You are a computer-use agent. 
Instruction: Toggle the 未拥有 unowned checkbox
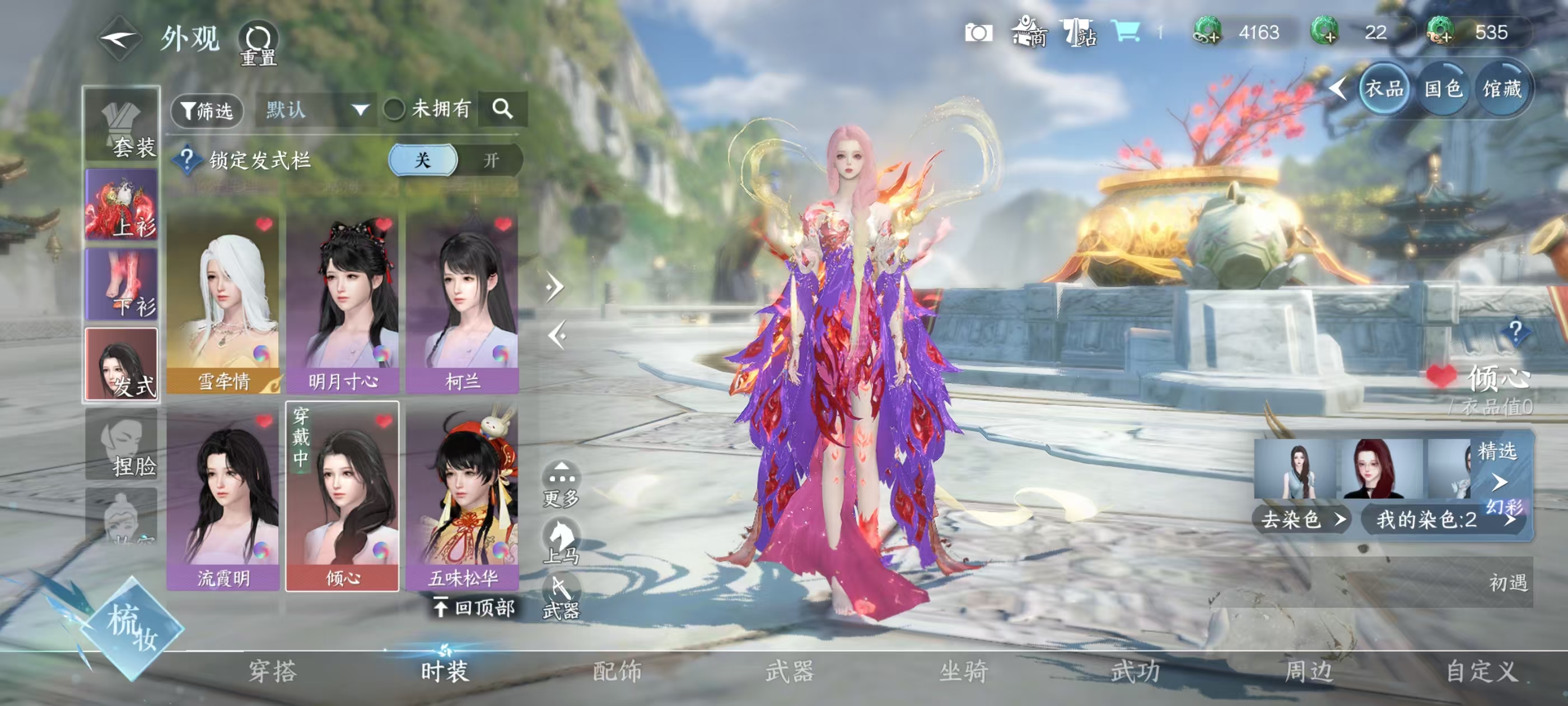tap(394, 110)
